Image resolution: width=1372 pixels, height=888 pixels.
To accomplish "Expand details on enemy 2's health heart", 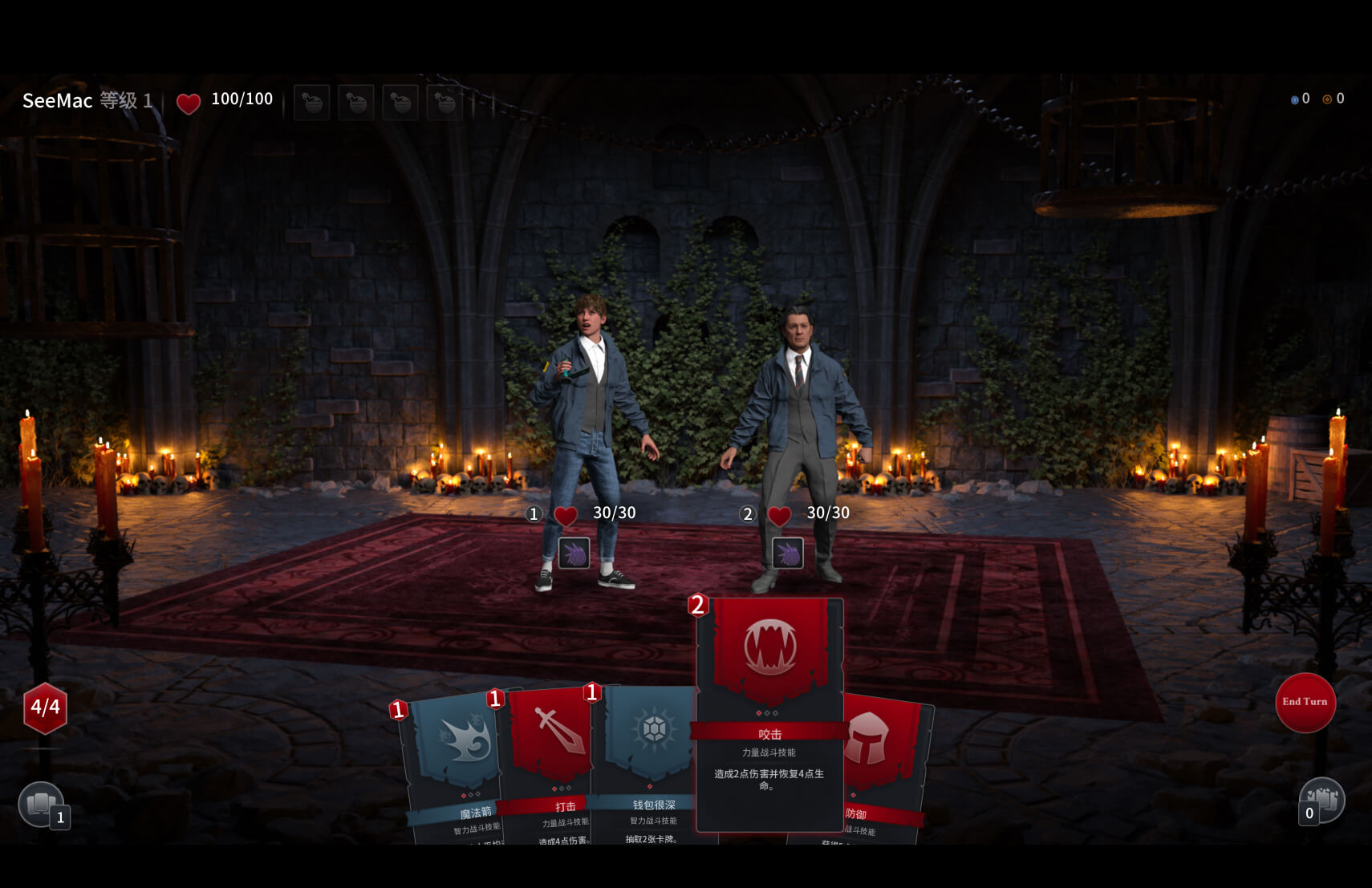I will click(778, 513).
